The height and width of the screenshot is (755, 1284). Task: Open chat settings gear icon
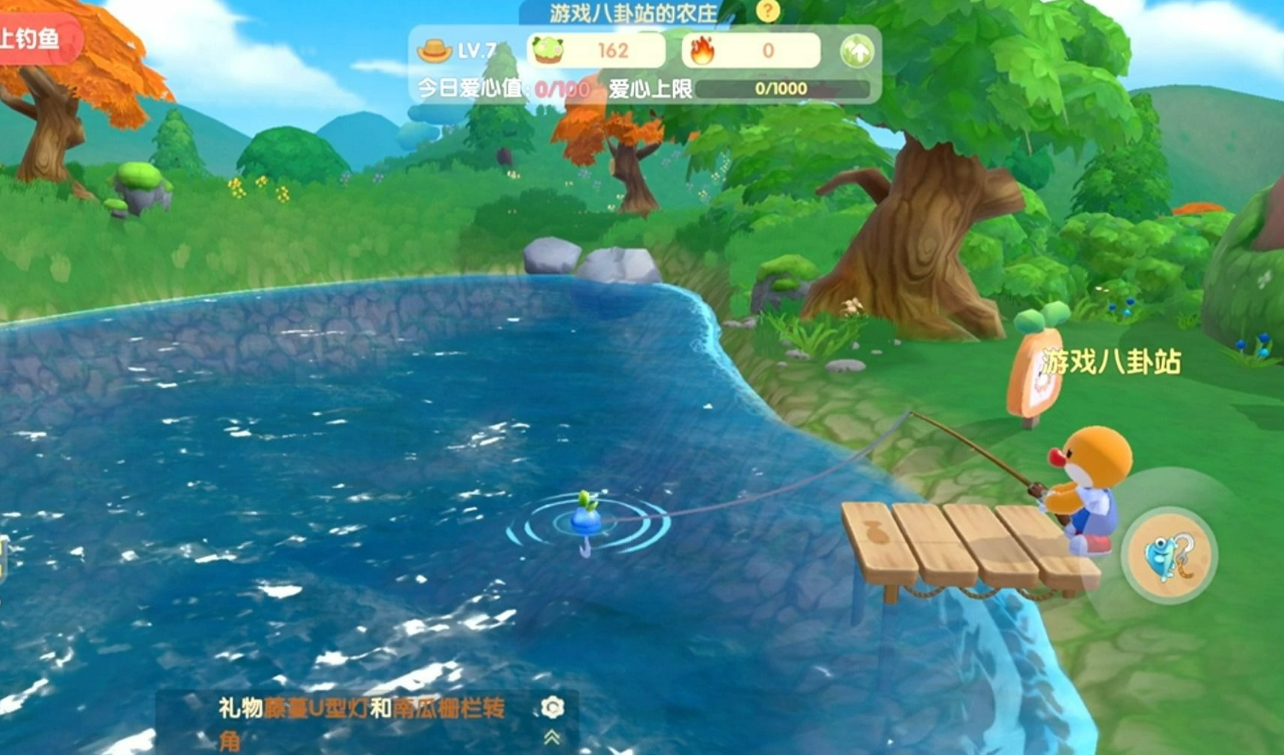point(552,708)
